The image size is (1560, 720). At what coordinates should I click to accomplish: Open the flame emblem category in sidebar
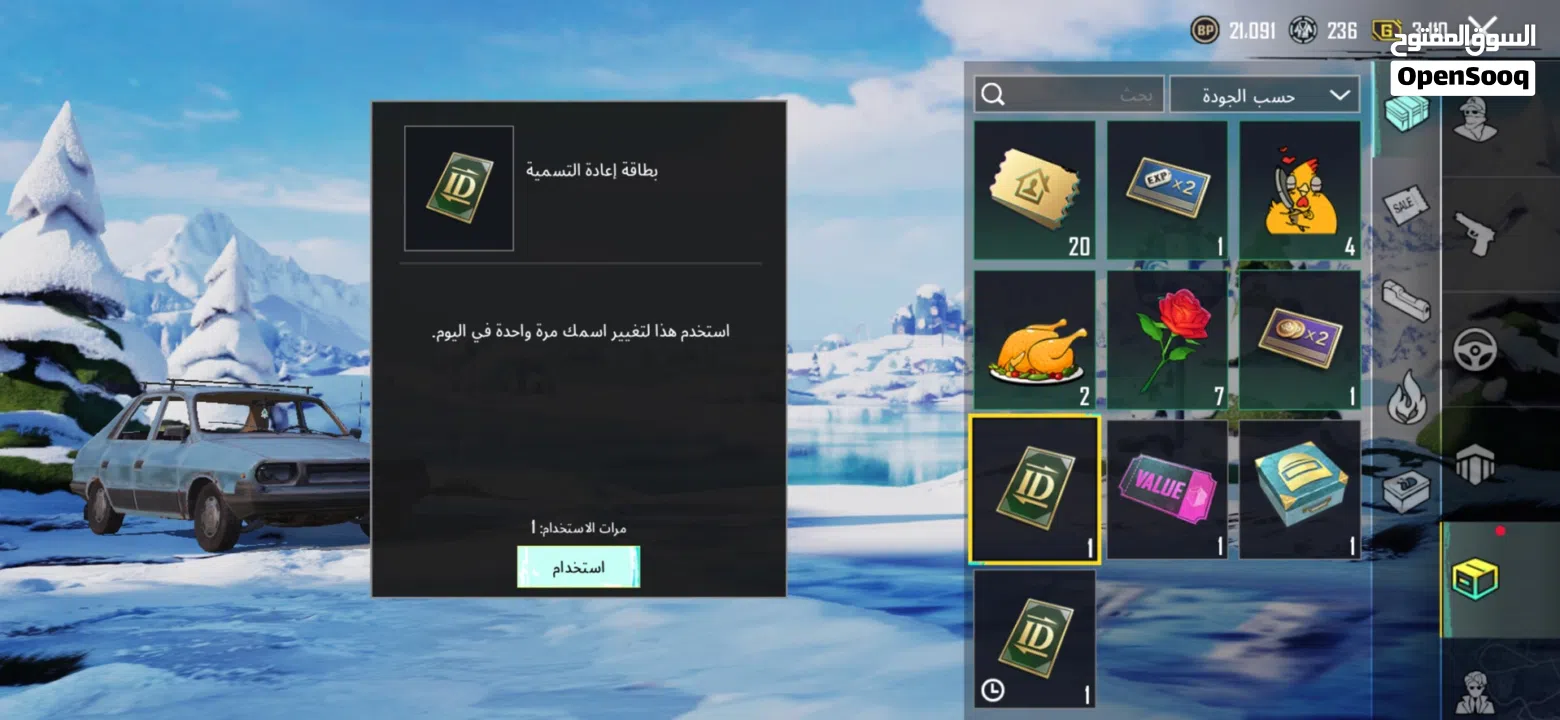pyautogui.click(x=1405, y=398)
